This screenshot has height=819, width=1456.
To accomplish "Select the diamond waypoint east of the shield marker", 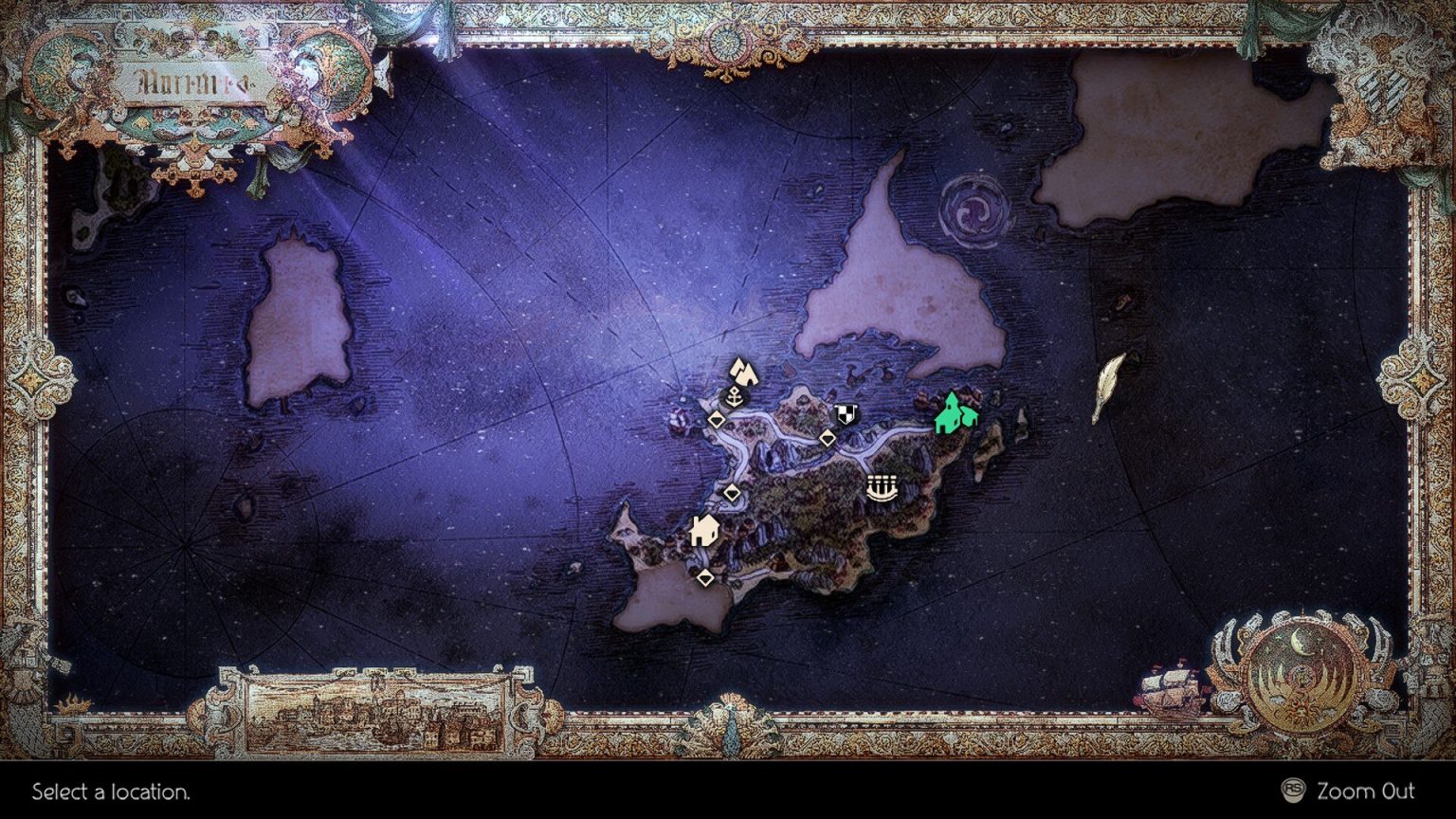I will tap(828, 439).
